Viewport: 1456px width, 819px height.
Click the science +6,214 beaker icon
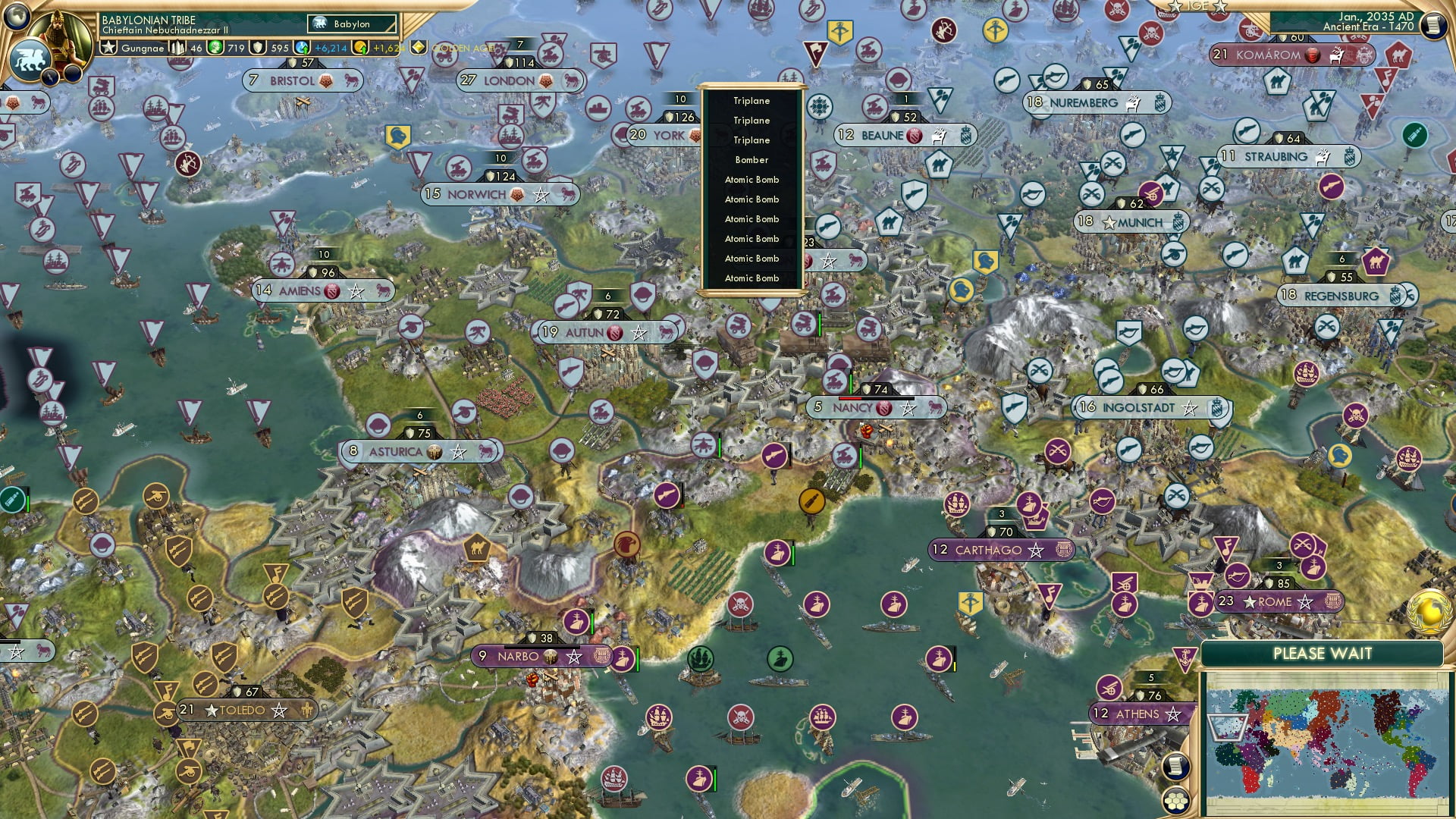(x=300, y=47)
